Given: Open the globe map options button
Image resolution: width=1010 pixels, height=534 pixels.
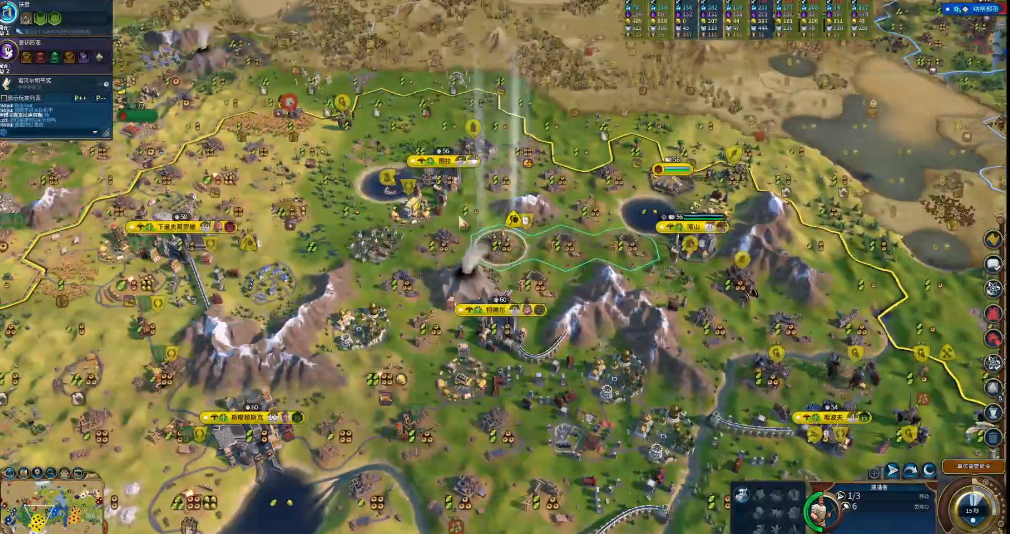Looking at the screenshot, I should click(10, 473).
